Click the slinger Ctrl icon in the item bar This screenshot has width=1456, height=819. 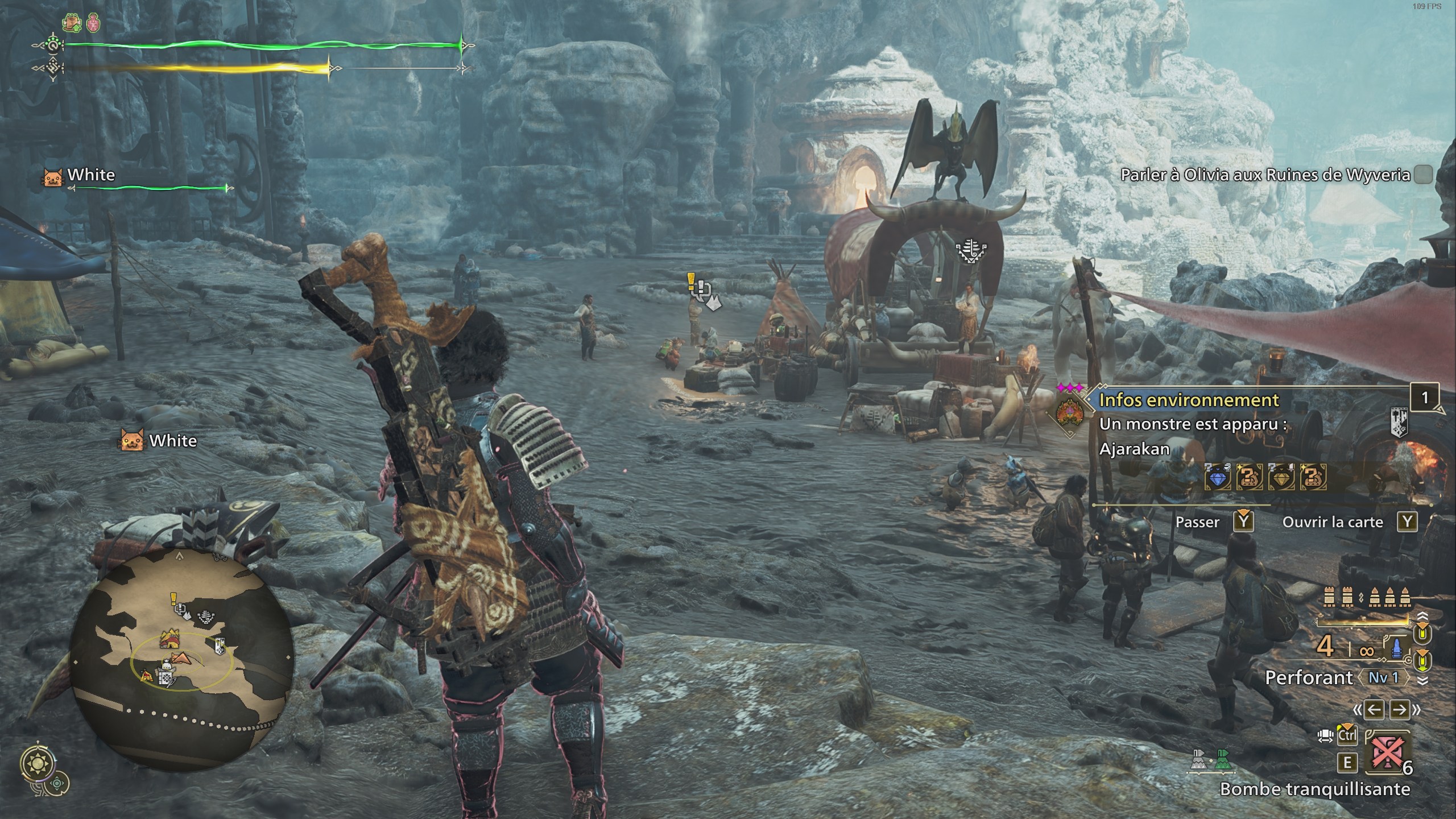pos(1347,735)
